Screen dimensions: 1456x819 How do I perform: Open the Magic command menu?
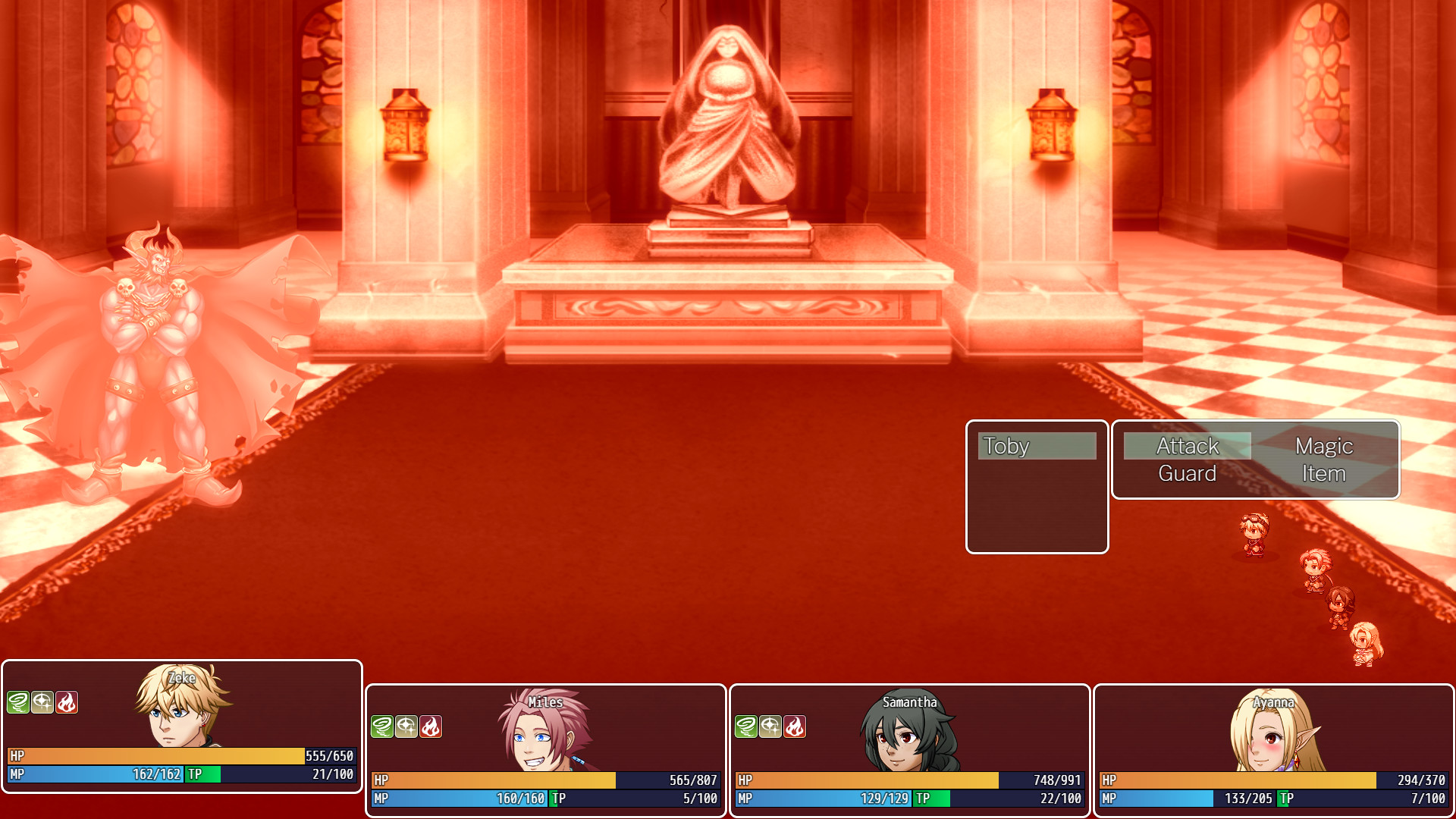(x=1324, y=446)
